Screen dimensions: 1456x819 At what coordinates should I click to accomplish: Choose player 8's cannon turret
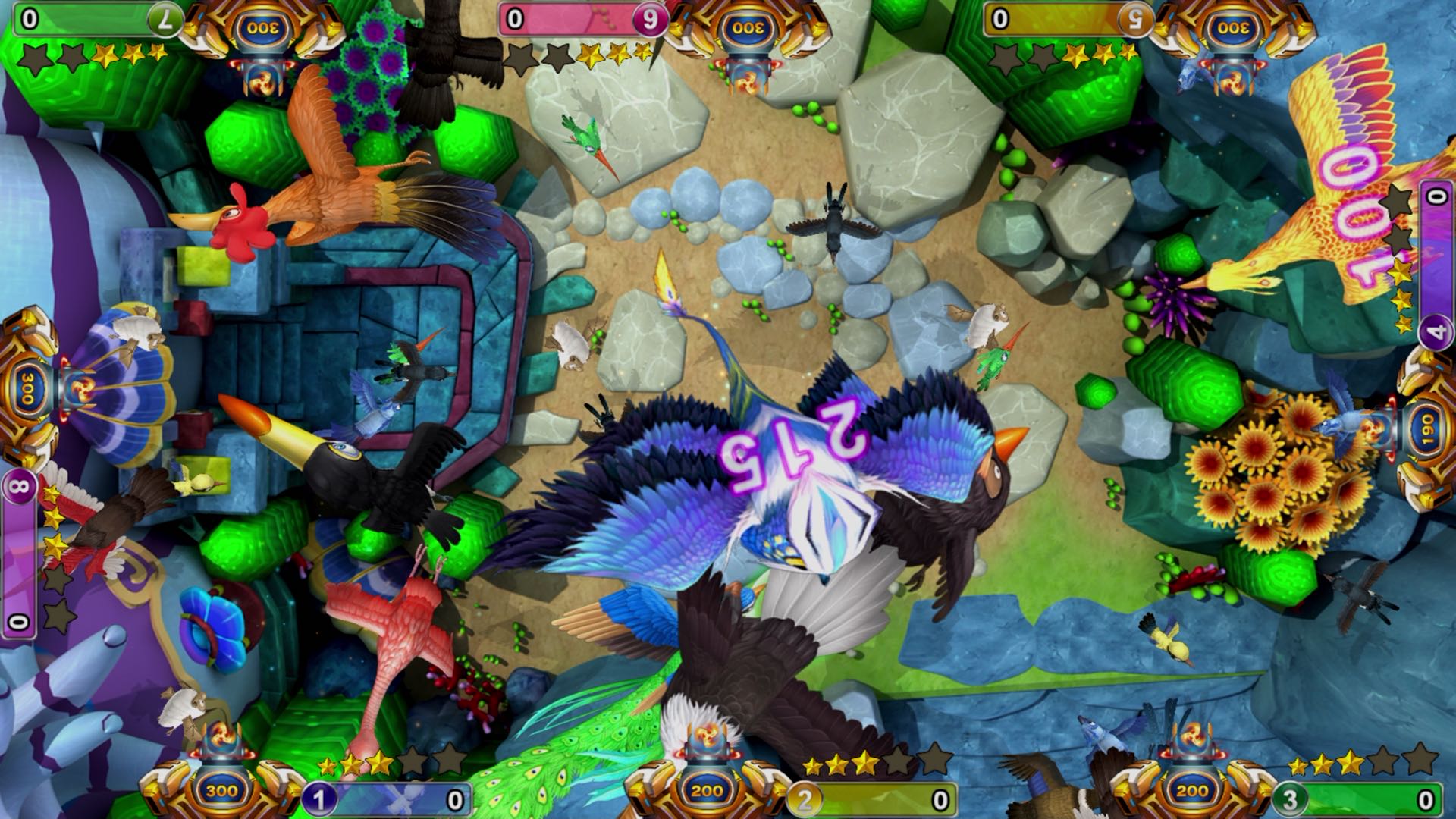coord(30,389)
